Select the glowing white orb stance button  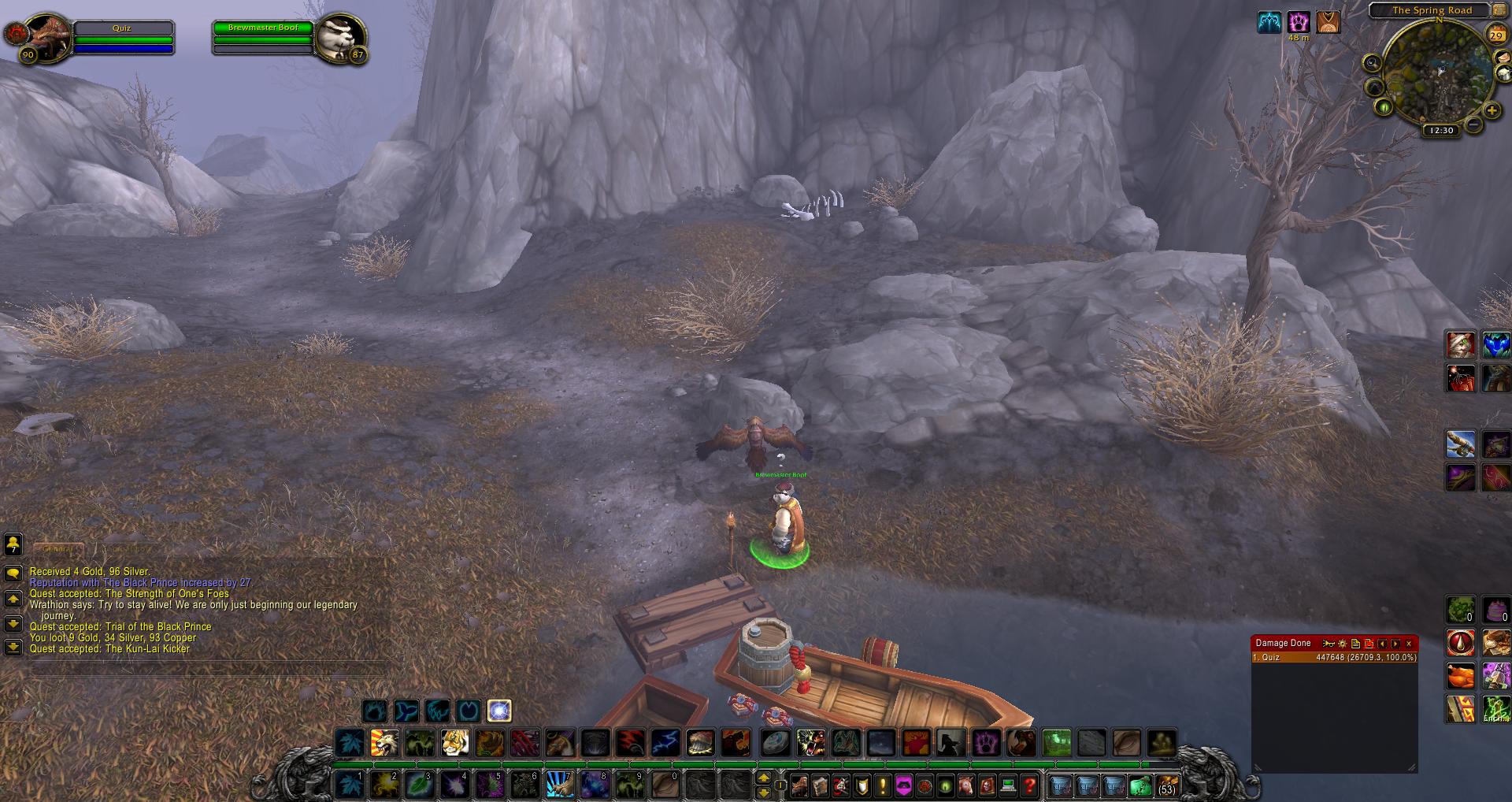[x=499, y=711]
